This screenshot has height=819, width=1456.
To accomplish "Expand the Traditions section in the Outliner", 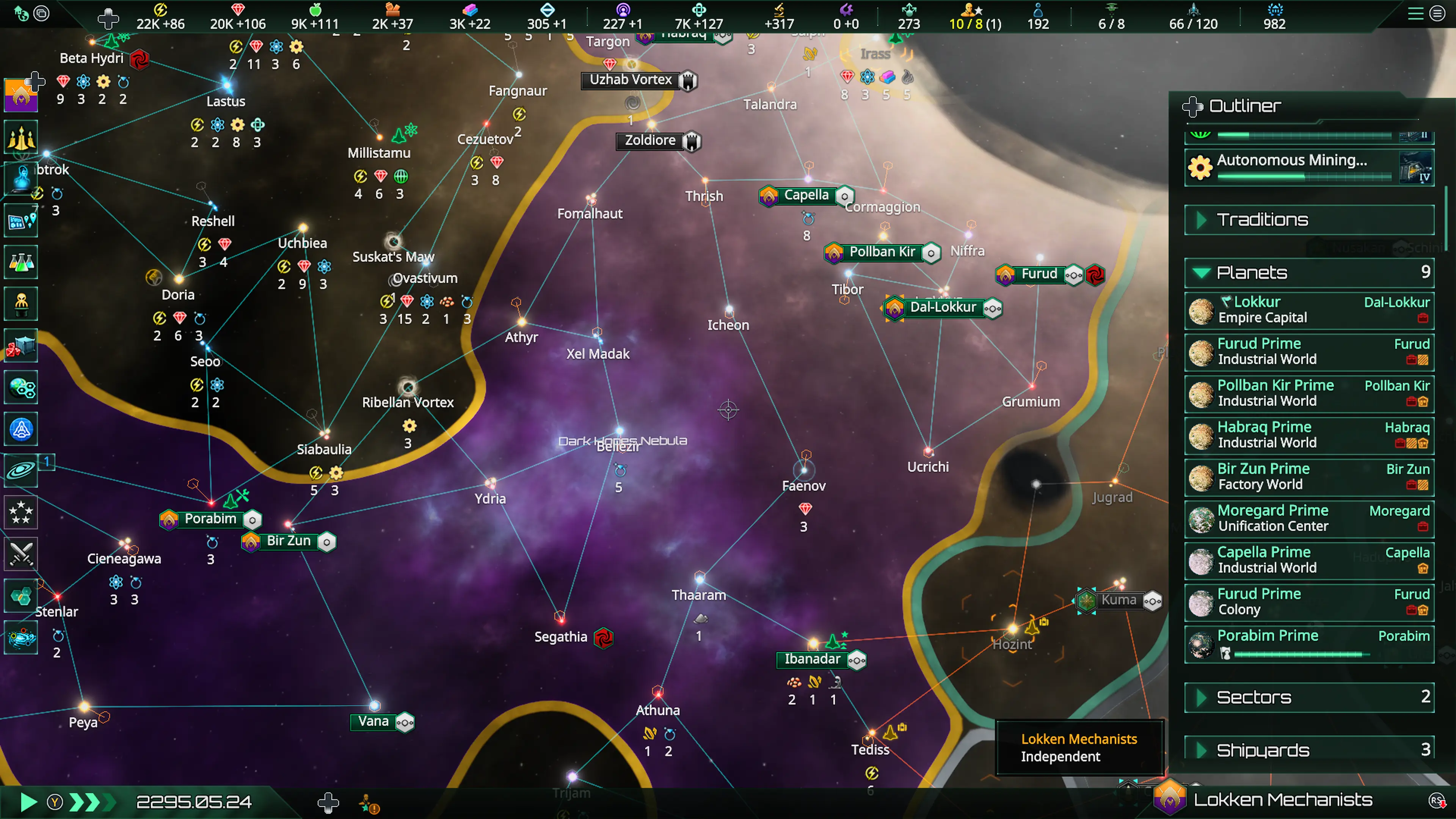I will 1261,220.
